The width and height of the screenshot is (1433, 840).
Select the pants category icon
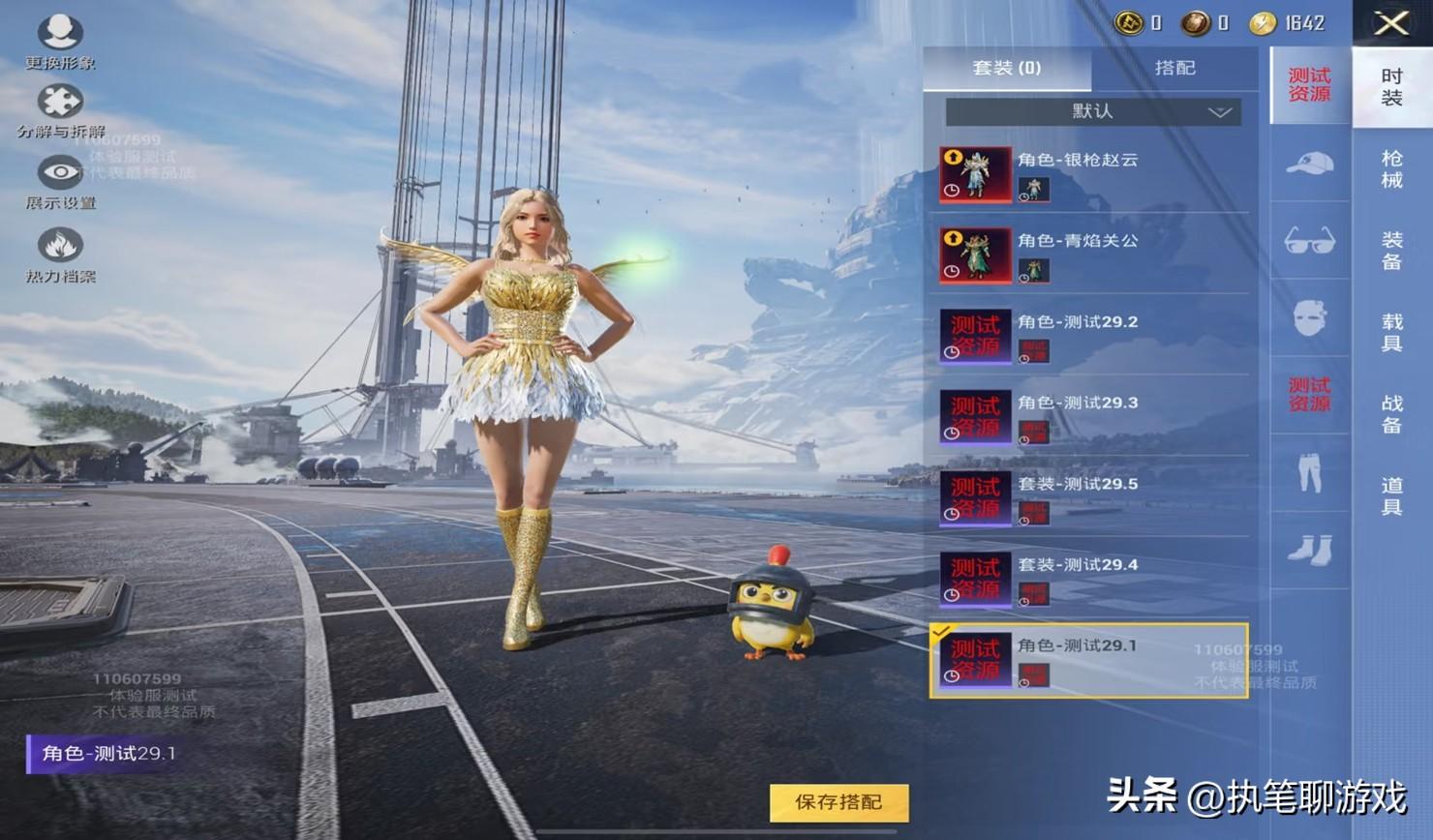tap(1309, 473)
